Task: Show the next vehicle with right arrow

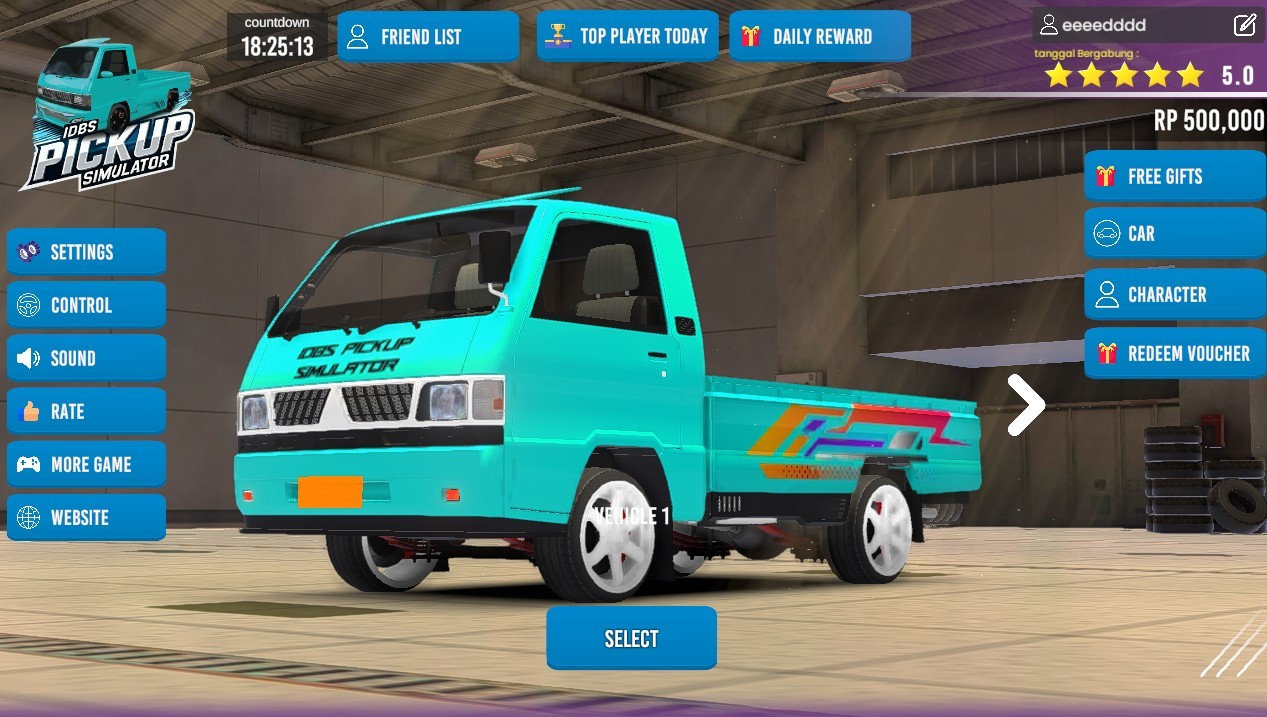Action: pos(1026,405)
